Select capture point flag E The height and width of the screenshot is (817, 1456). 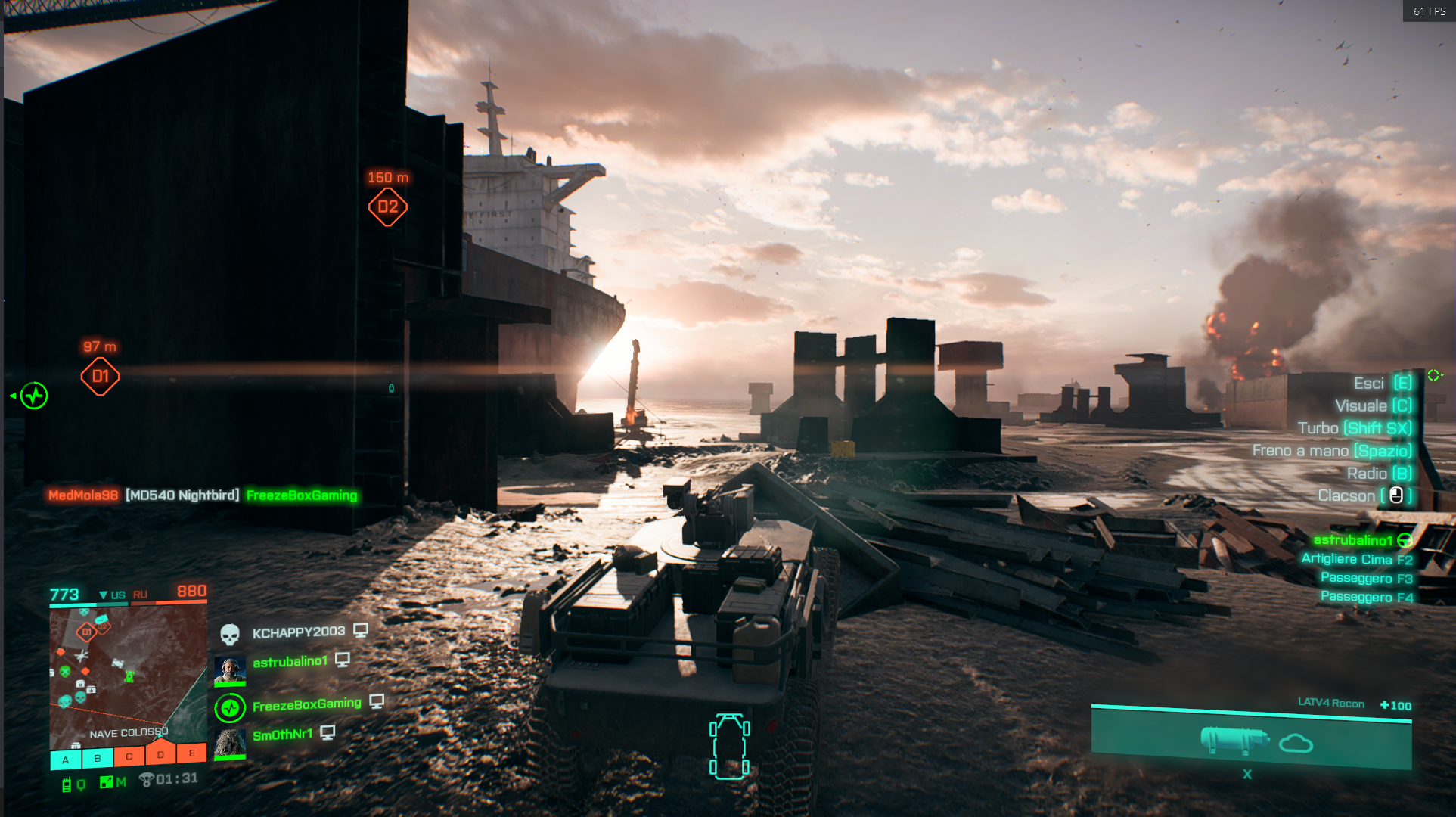tap(192, 753)
